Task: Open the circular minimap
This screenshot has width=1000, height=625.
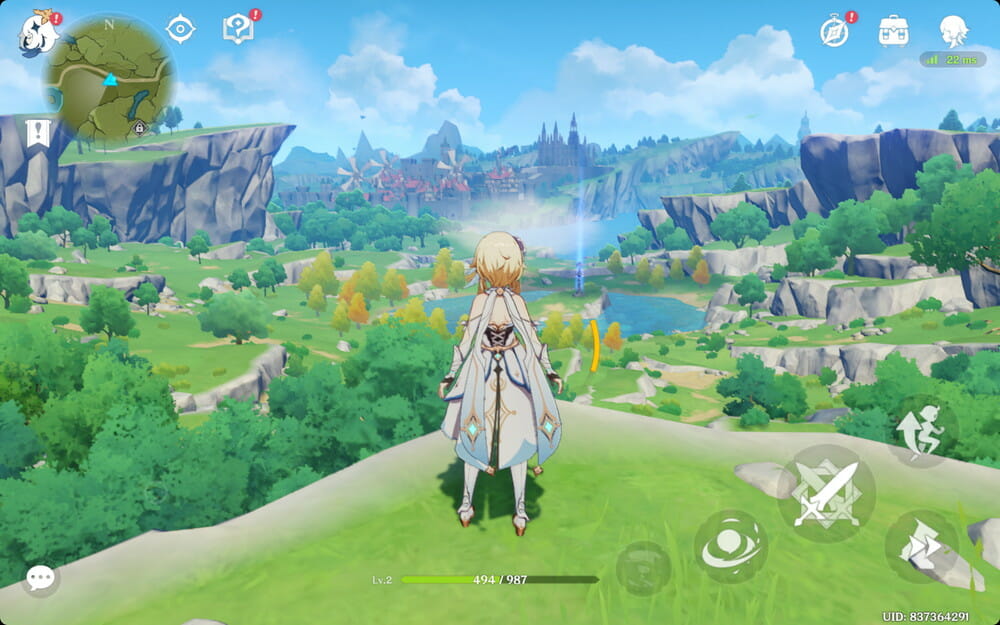Action: [109, 77]
